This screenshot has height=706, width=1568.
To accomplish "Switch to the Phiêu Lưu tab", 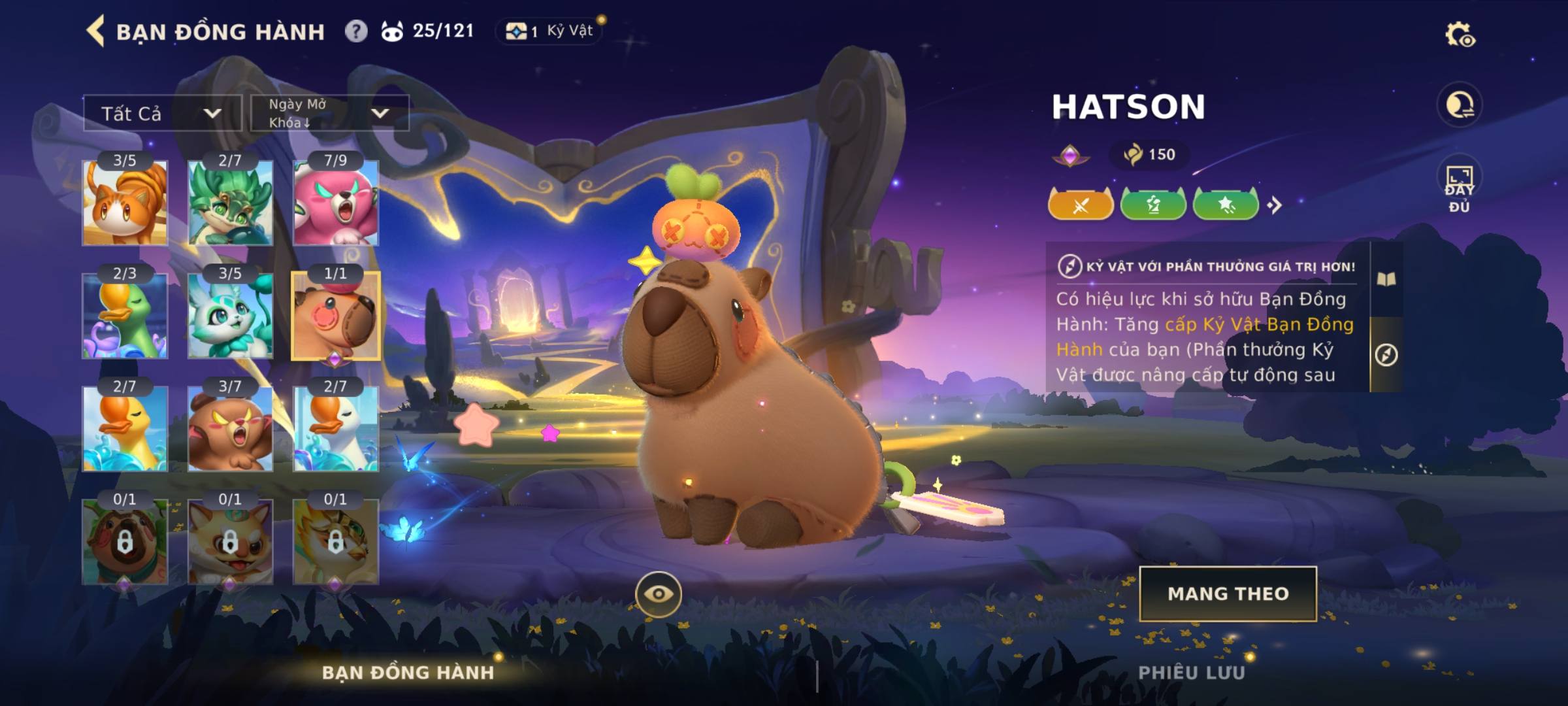I will 1192,672.
